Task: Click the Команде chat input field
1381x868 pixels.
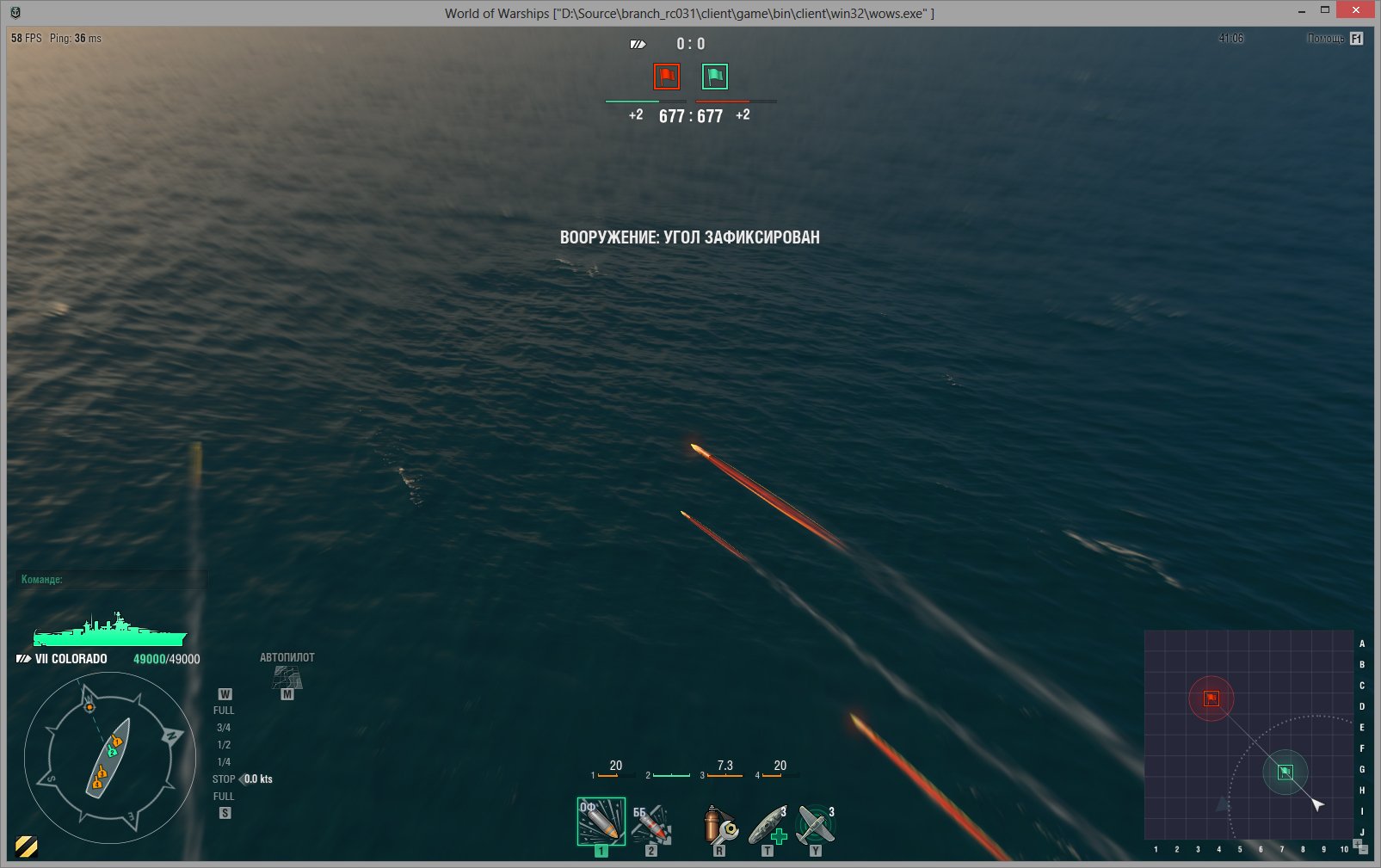Action: [x=112, y=579]
